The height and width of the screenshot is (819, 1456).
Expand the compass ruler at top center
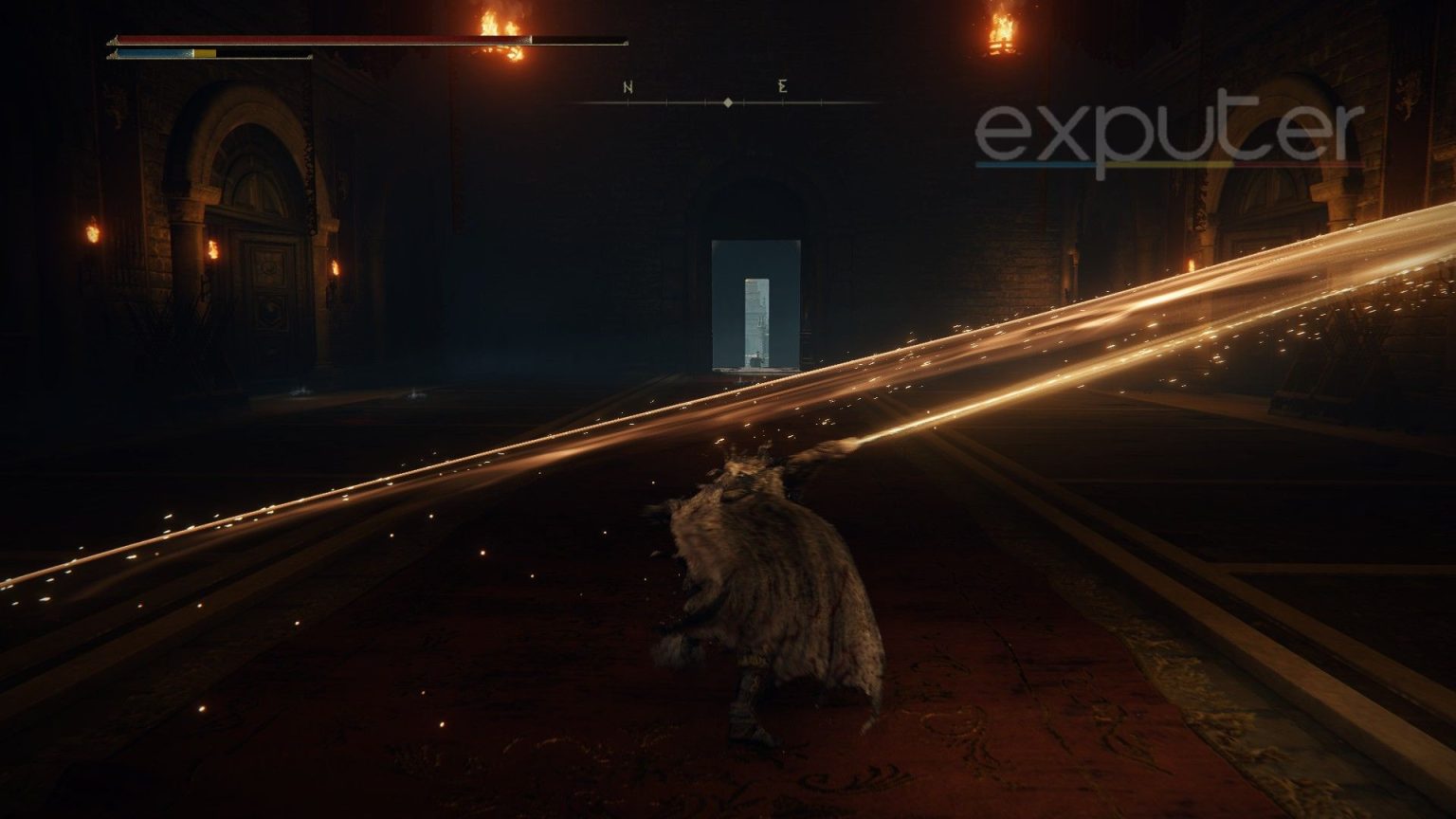726,103
